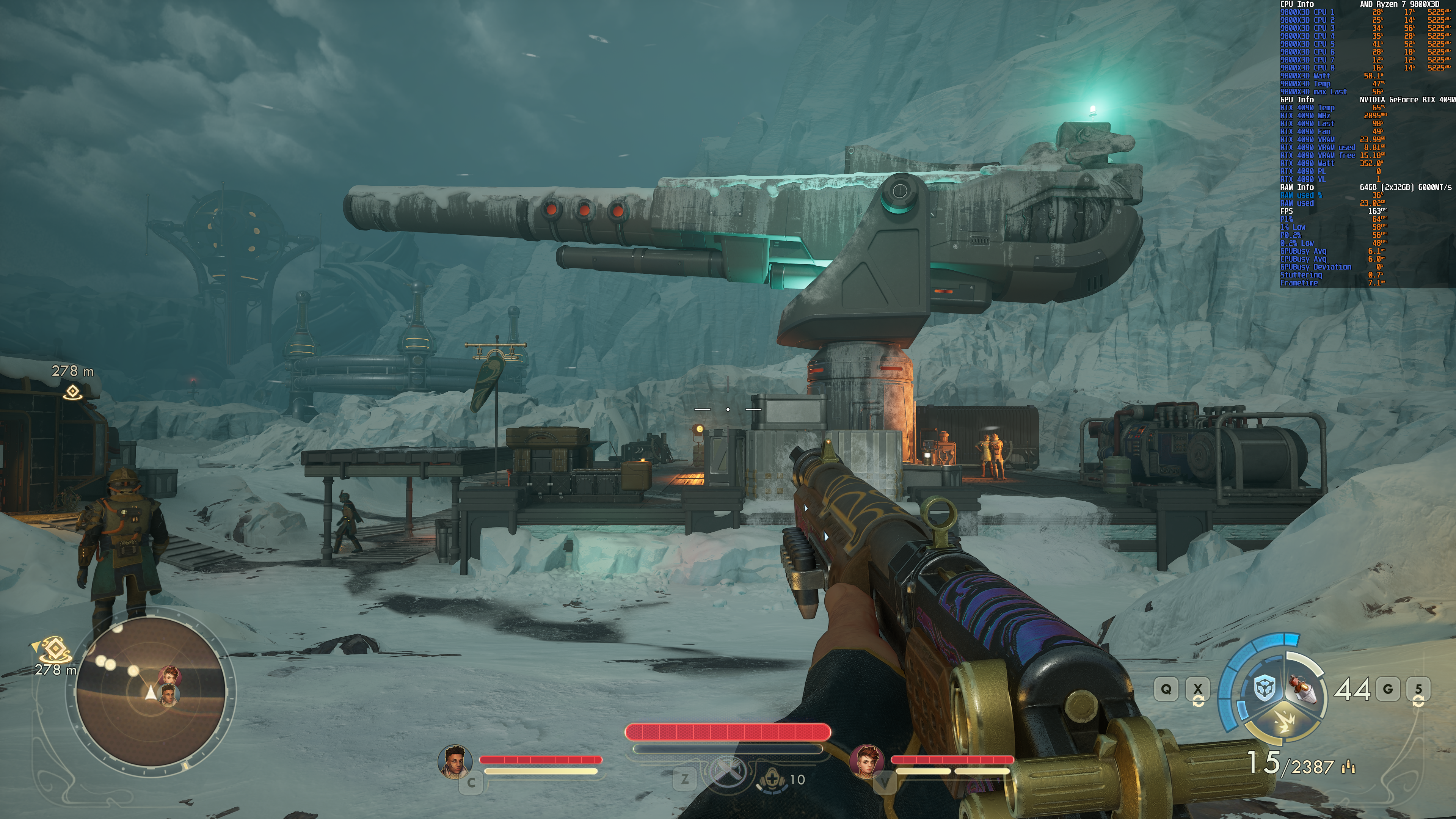
Task: Click the circular radar minimap
Action: [x=151, y=691]
